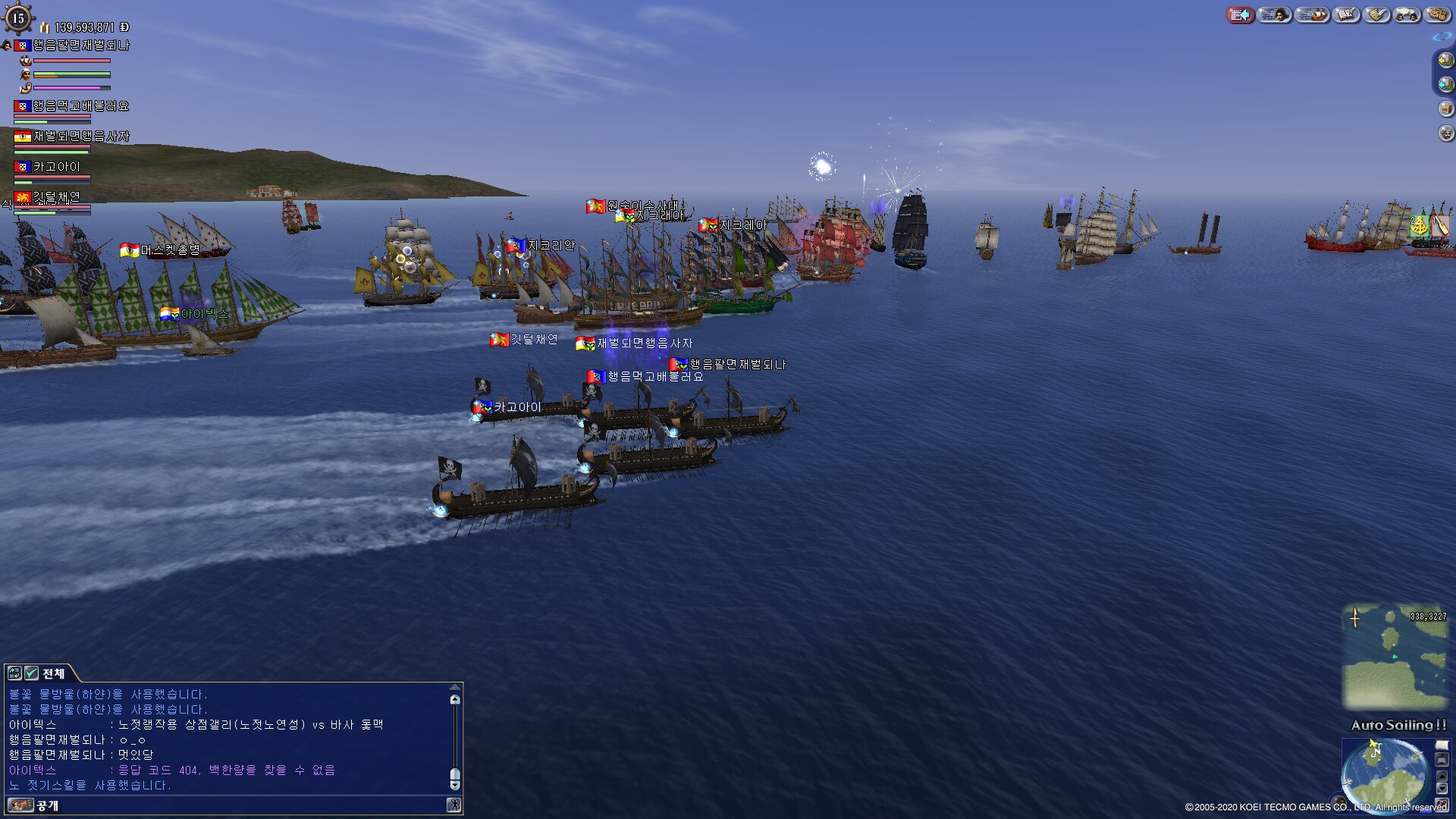Open the open-book toolbar button
1456x819 pixels.
click(x=1346, y=14)
